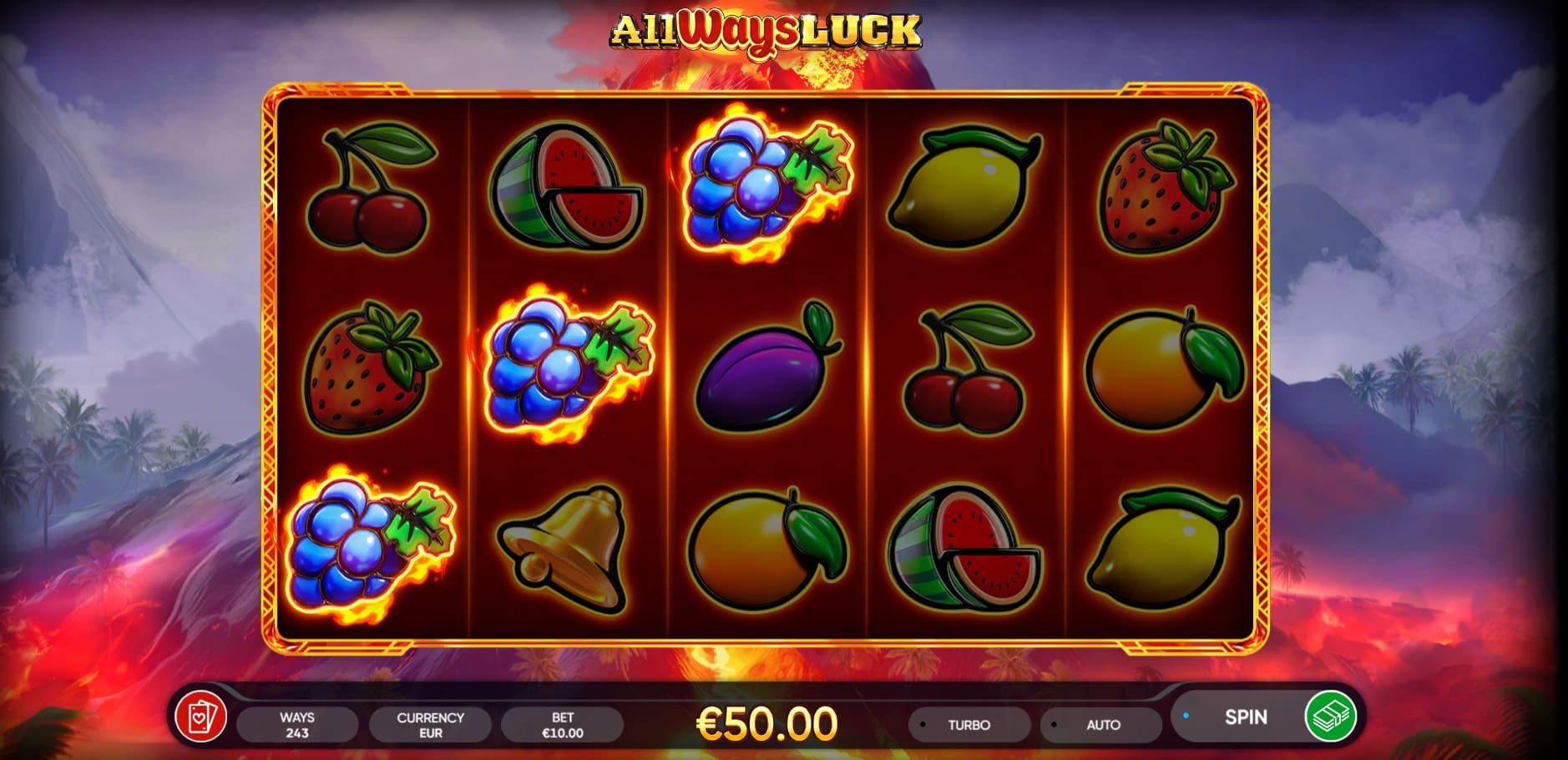Enable Turbo mode

coord(969,725)
